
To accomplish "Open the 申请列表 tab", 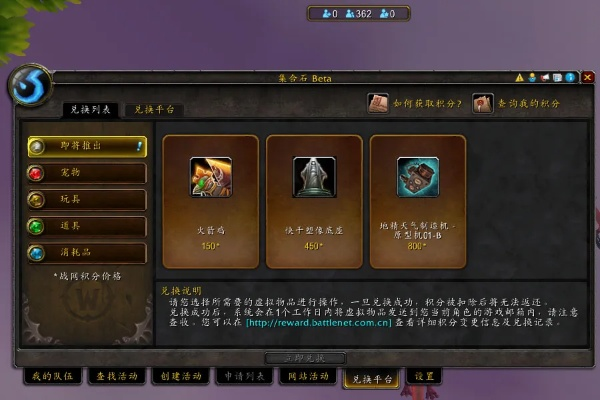I will [x=243, y=377].
